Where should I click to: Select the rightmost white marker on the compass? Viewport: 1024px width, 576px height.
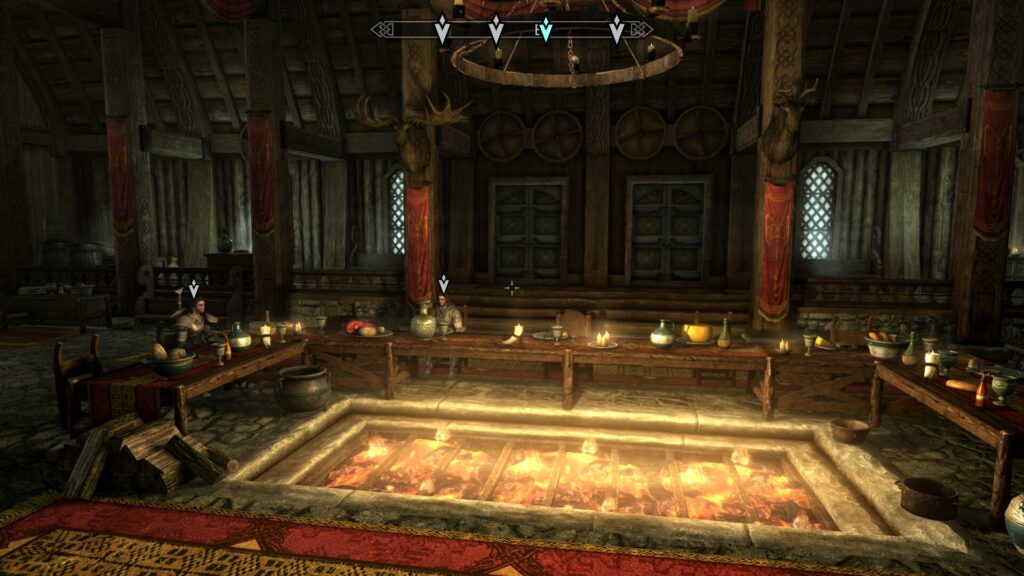[617, 30]
